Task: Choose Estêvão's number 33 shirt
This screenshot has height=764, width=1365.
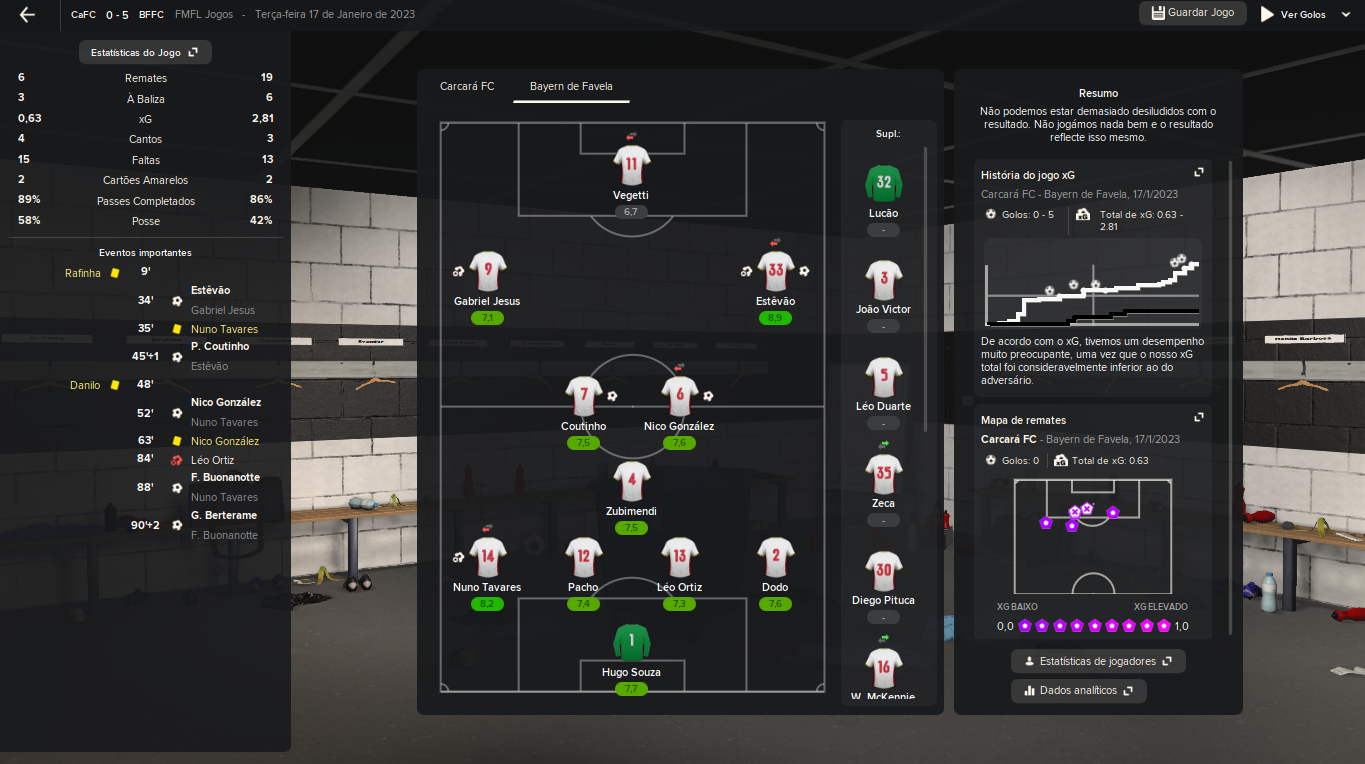Action: pyautogui.click(x=775, y=271)
